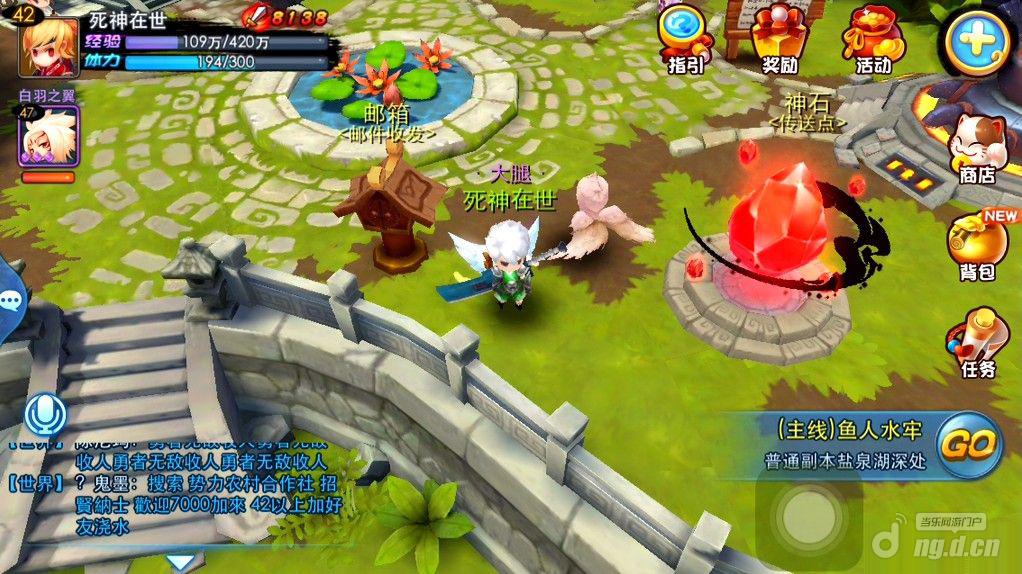This screenshot has width=1022, height=574.
Task: Click the GO button for main quest
Action: tap(969, 443)
